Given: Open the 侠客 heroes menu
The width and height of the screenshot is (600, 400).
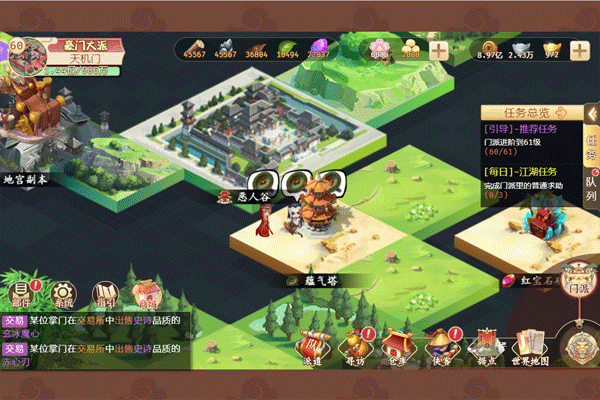Looking at the screenshot, I should (x=441, y=346).
